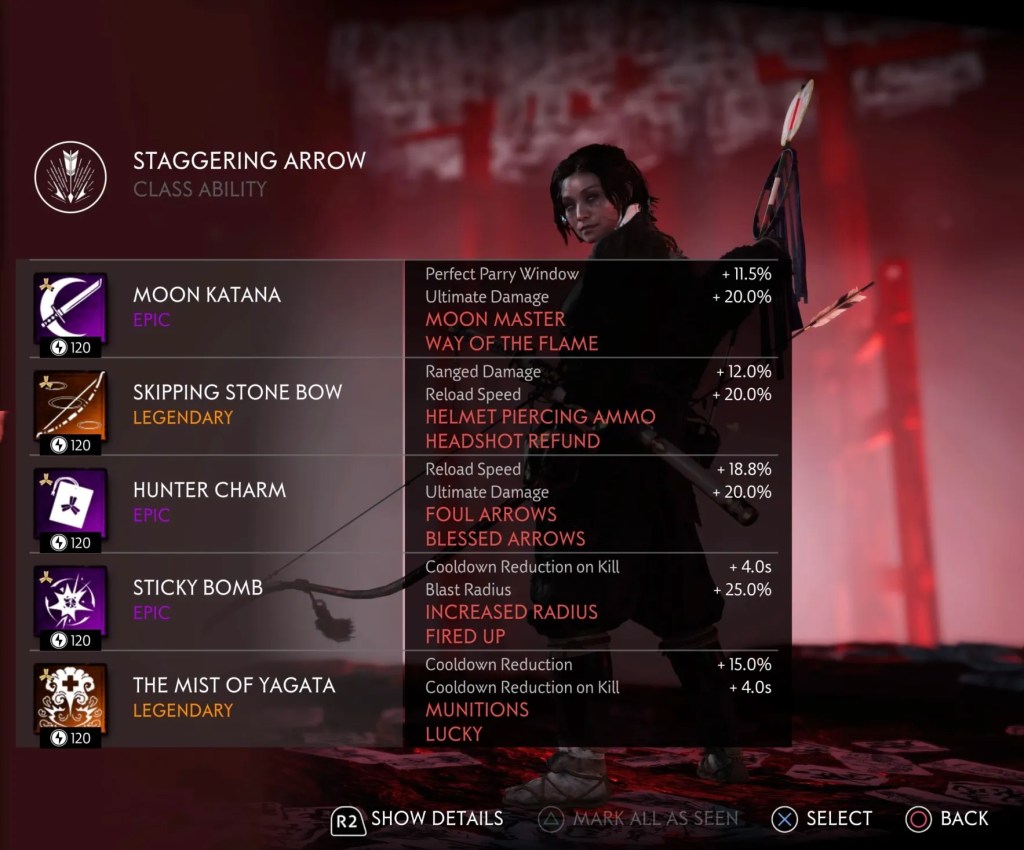Show details for the gear
1024x850 pixels.
[x=417, y=819]
